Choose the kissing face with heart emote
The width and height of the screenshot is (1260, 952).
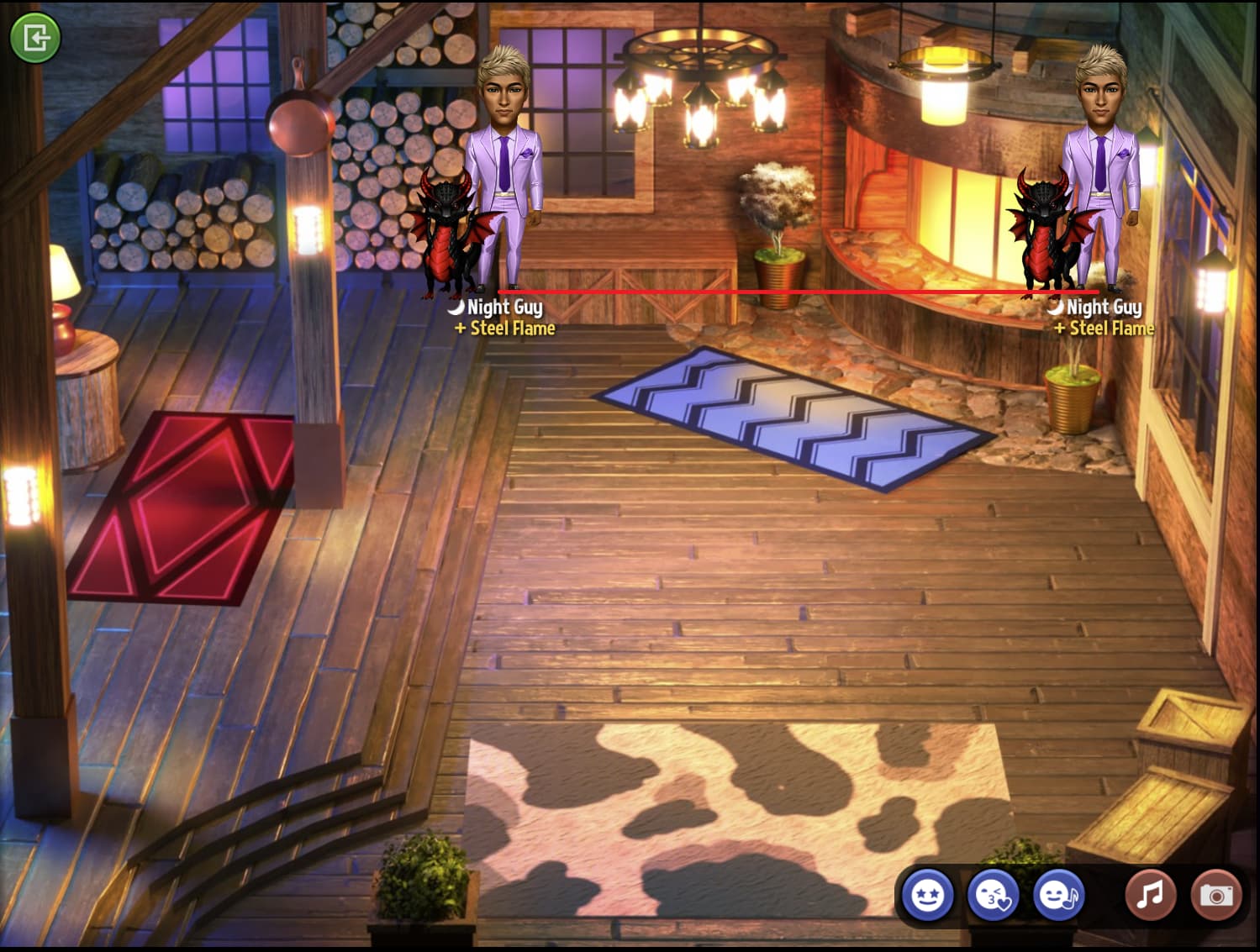coord(993,895)
